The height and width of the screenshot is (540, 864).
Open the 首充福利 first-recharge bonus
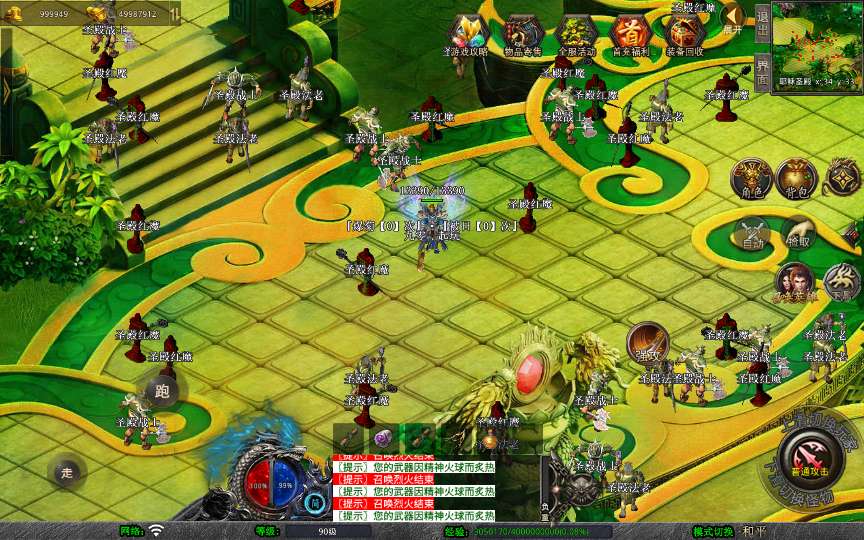pyautogui.click(x=630, y=34)
